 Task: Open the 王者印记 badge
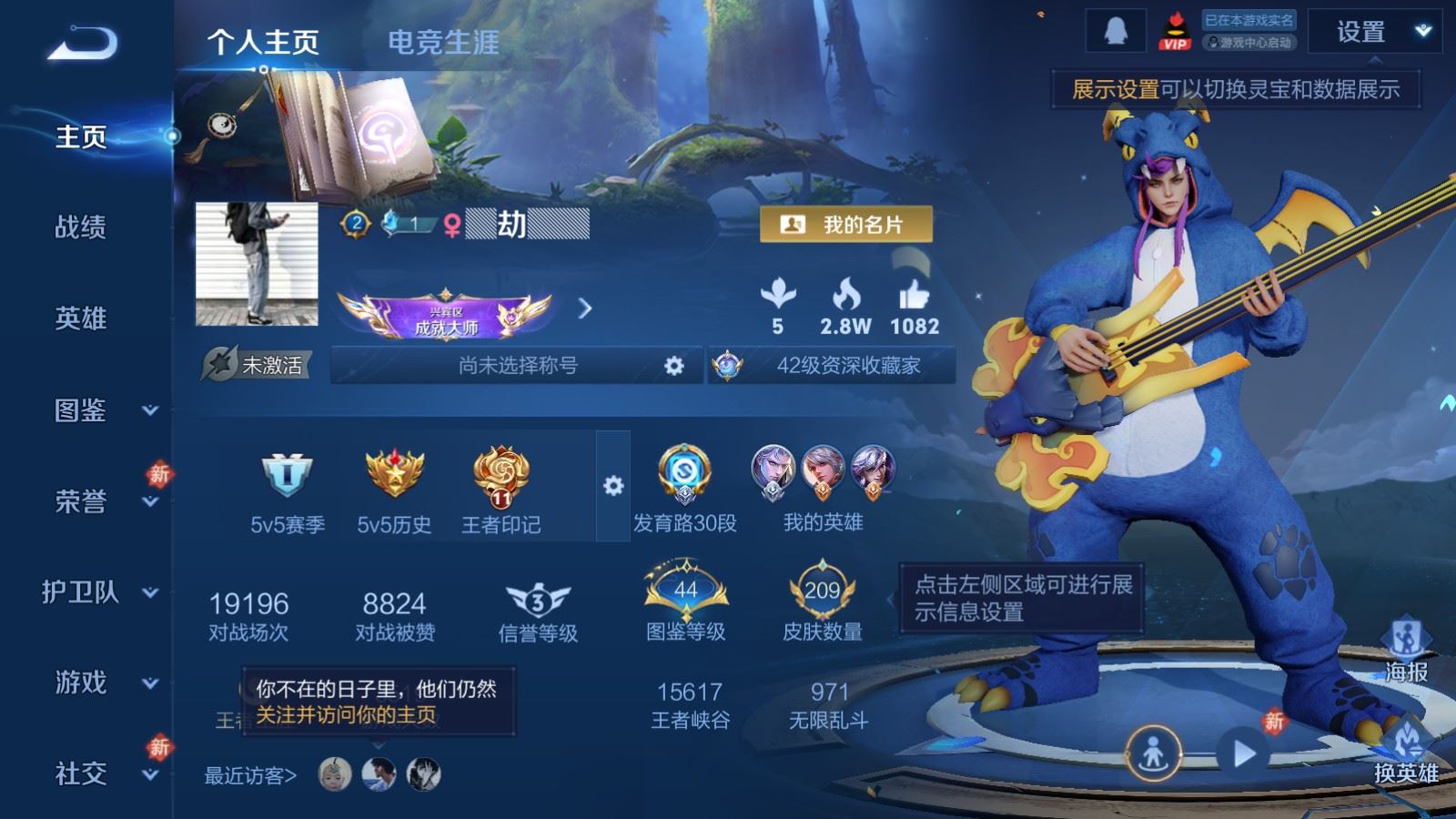[500, 489]
